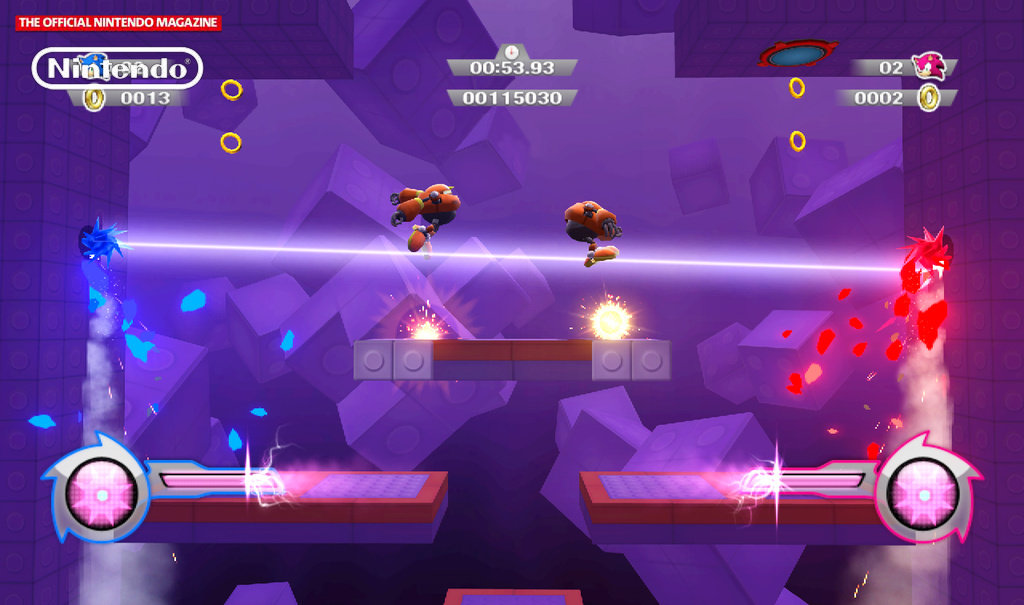Click the blue player's gold ring icon
This screenshot has height=605, width=1024.
94,98
